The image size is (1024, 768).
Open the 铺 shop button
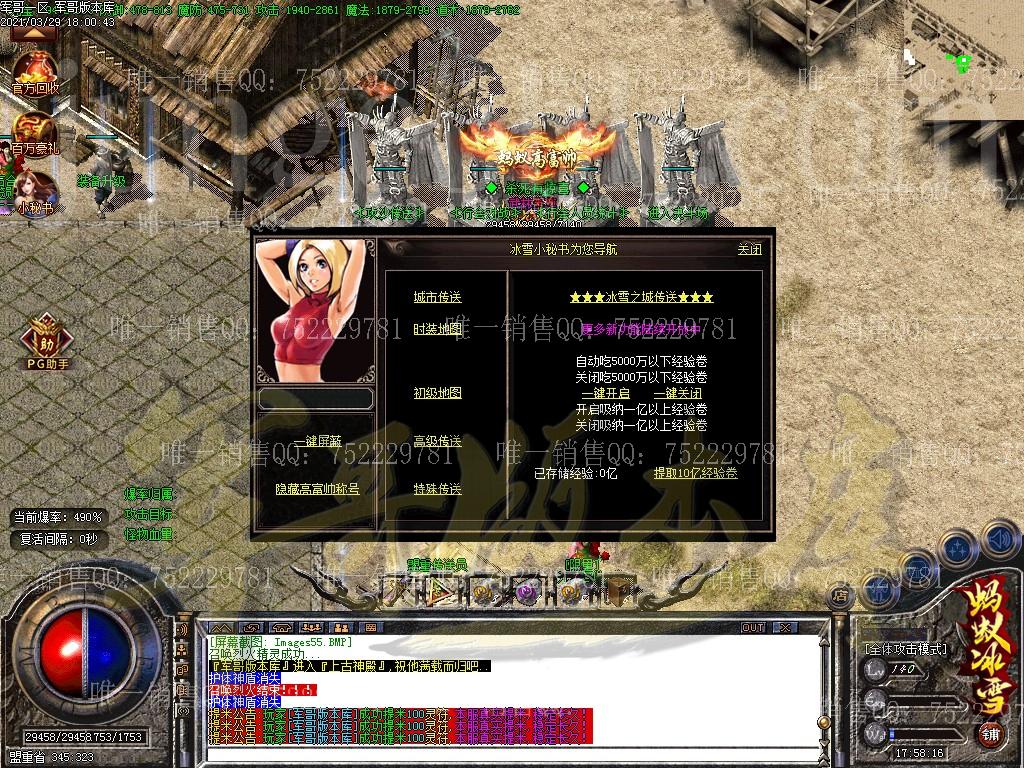tap(990, 734)
